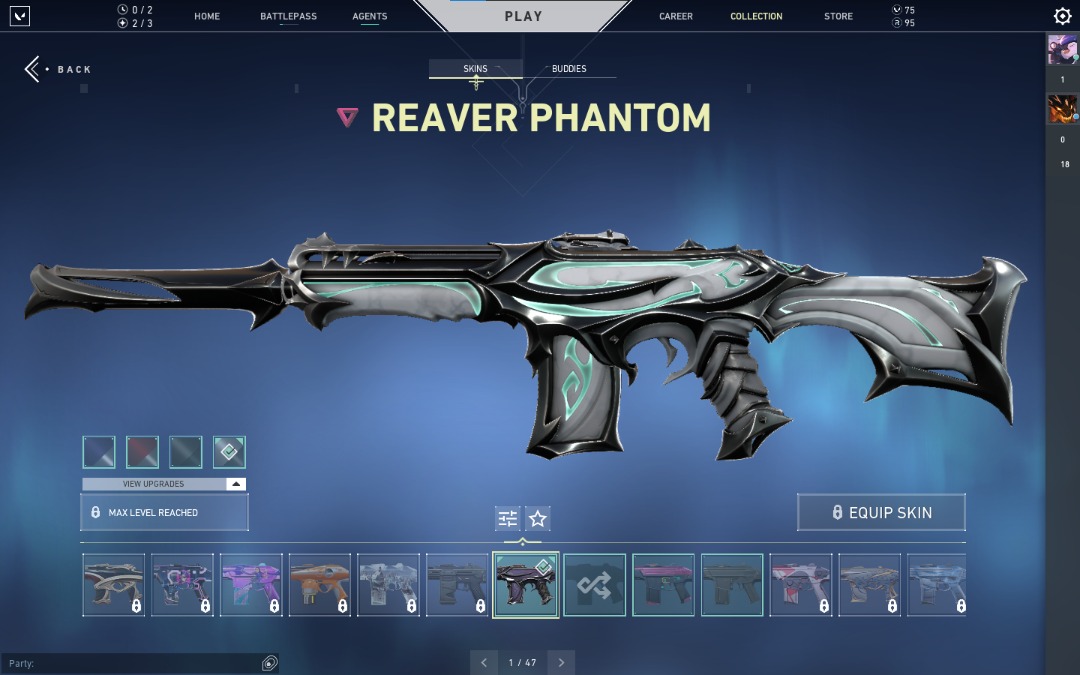Viewport: 1080px width, 675px height.
Task: Open the Home menu
Action: pyautogui.click(x=207, y=16)
